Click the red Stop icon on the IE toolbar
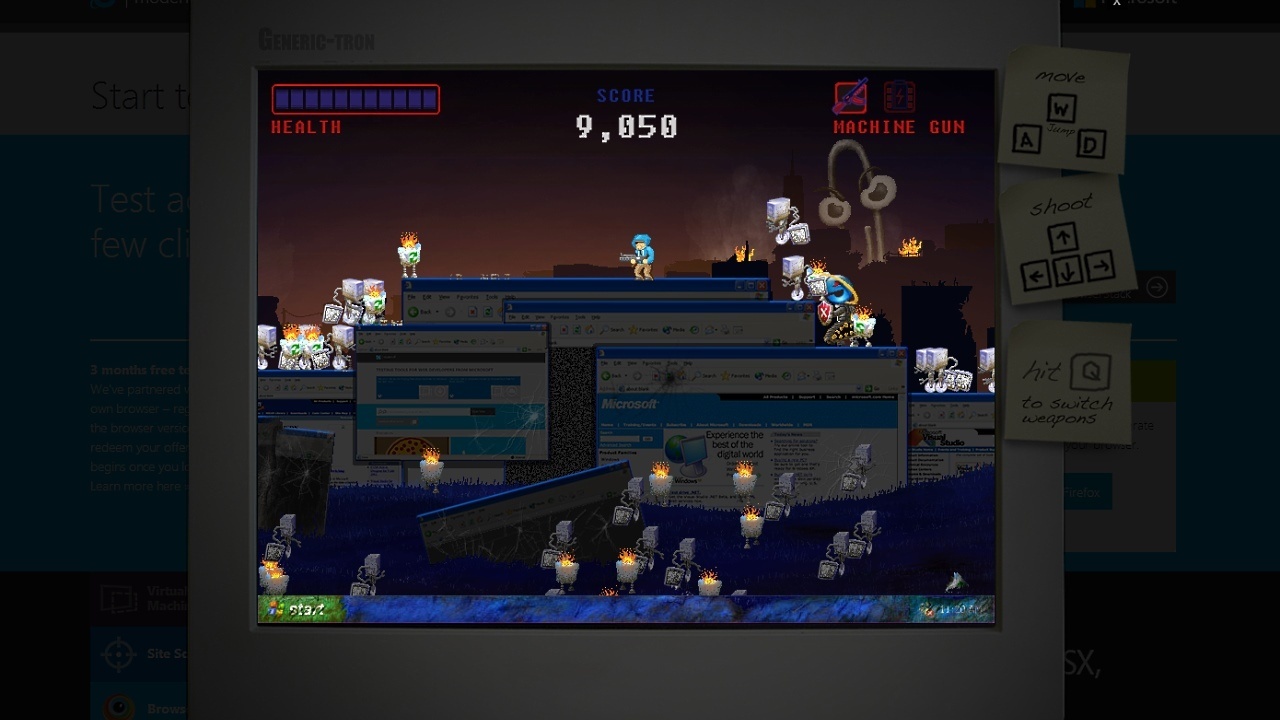This screenshot has width=1280, height=720. (656, 375)
